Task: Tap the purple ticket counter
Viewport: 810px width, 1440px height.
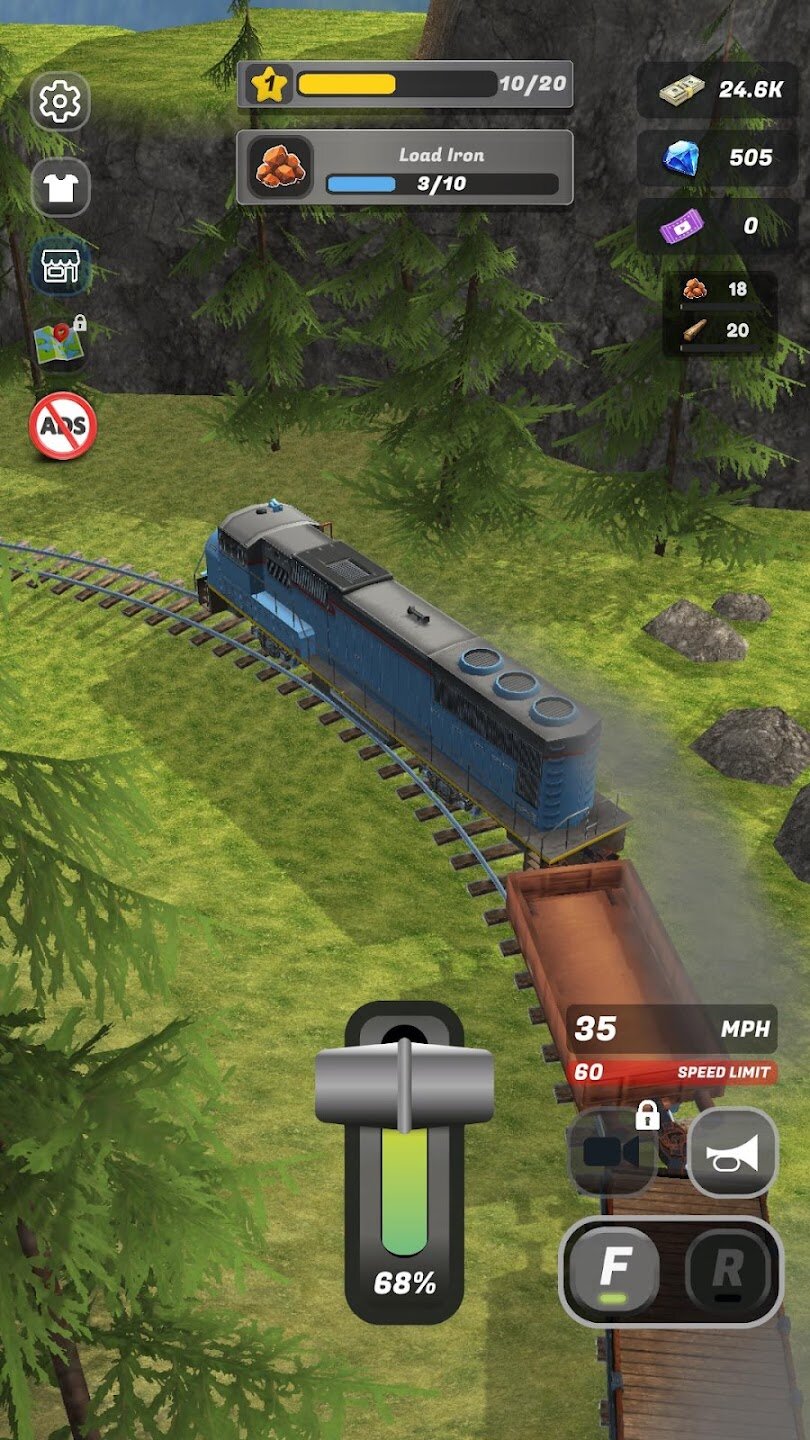Action: (719, 226)
